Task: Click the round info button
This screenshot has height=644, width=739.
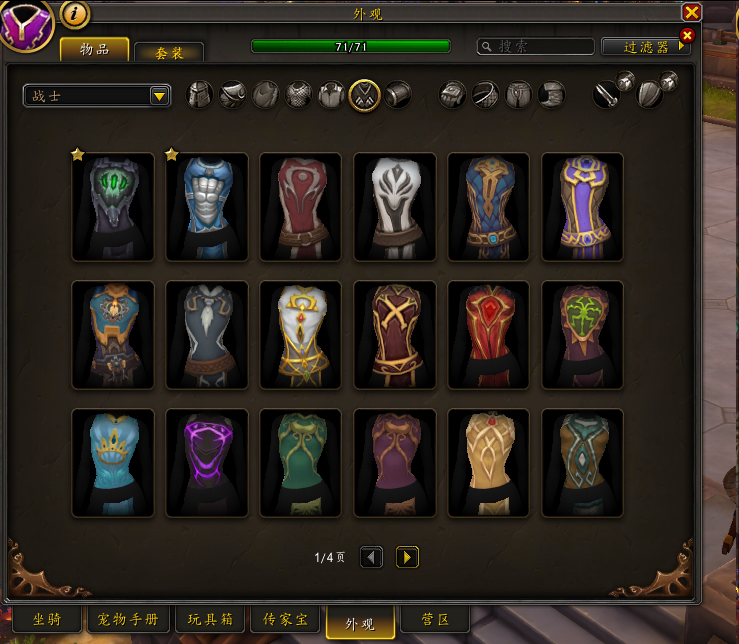Action: pos(76,13)
